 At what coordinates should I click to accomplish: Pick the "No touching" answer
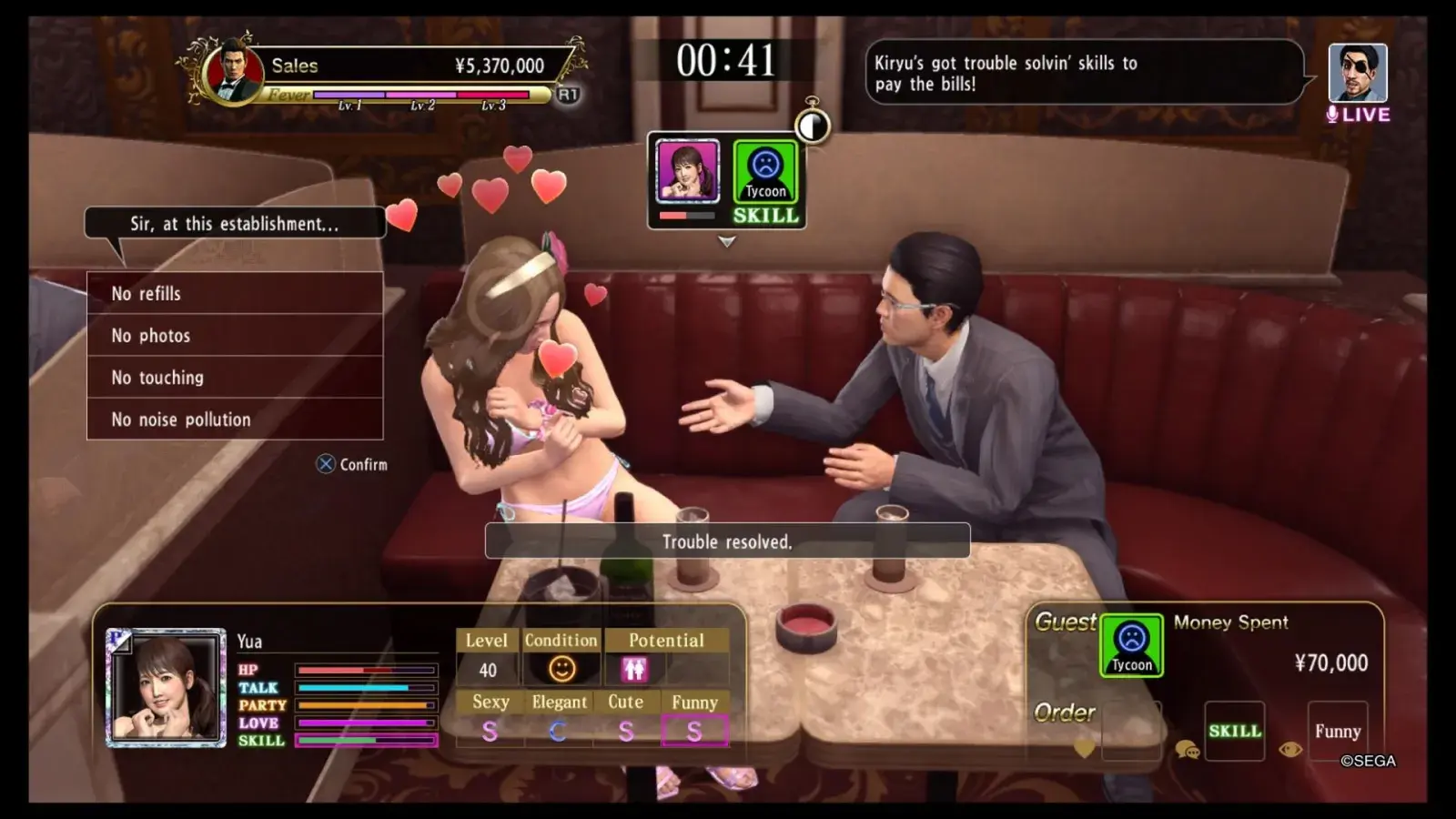click(x=235, y=377)
